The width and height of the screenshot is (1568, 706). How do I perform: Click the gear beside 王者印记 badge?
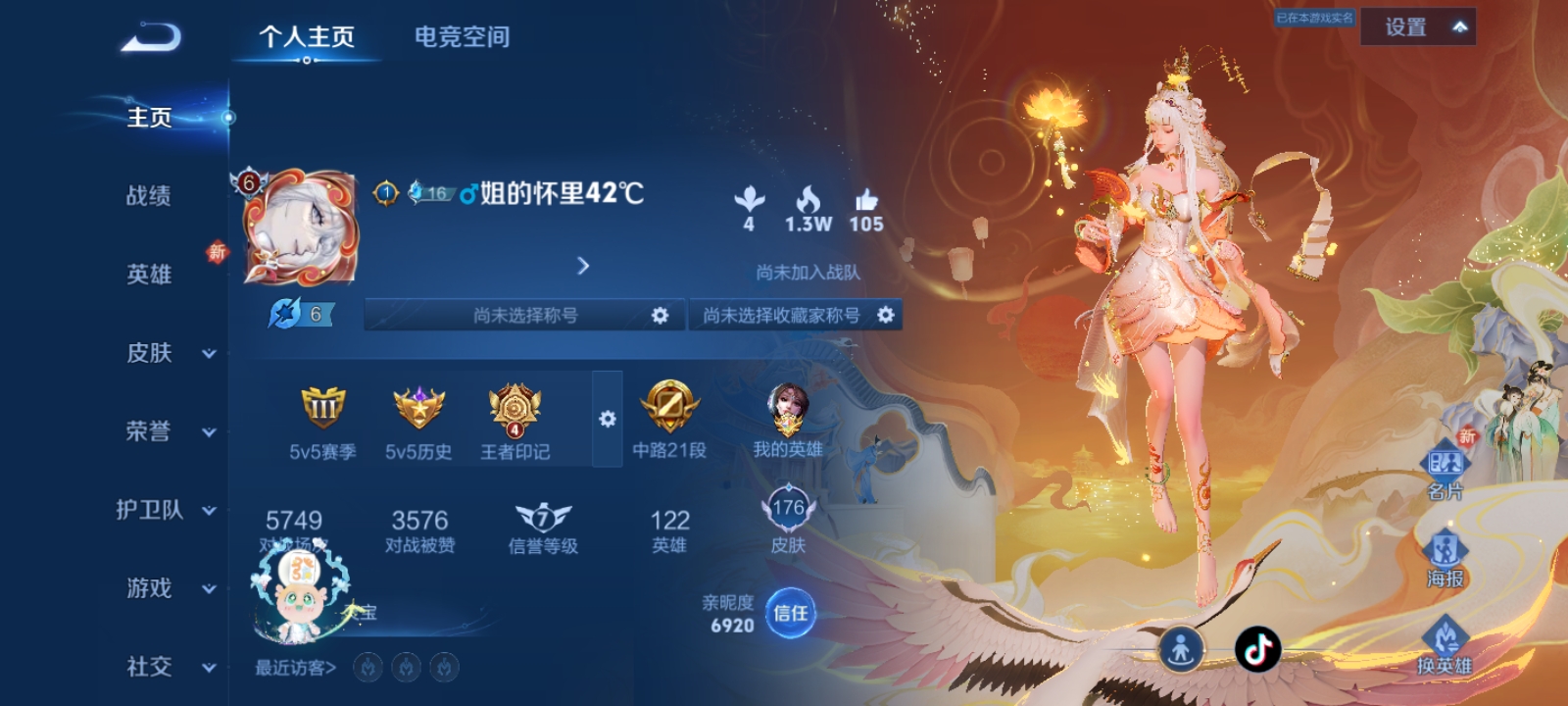point(610,418)
